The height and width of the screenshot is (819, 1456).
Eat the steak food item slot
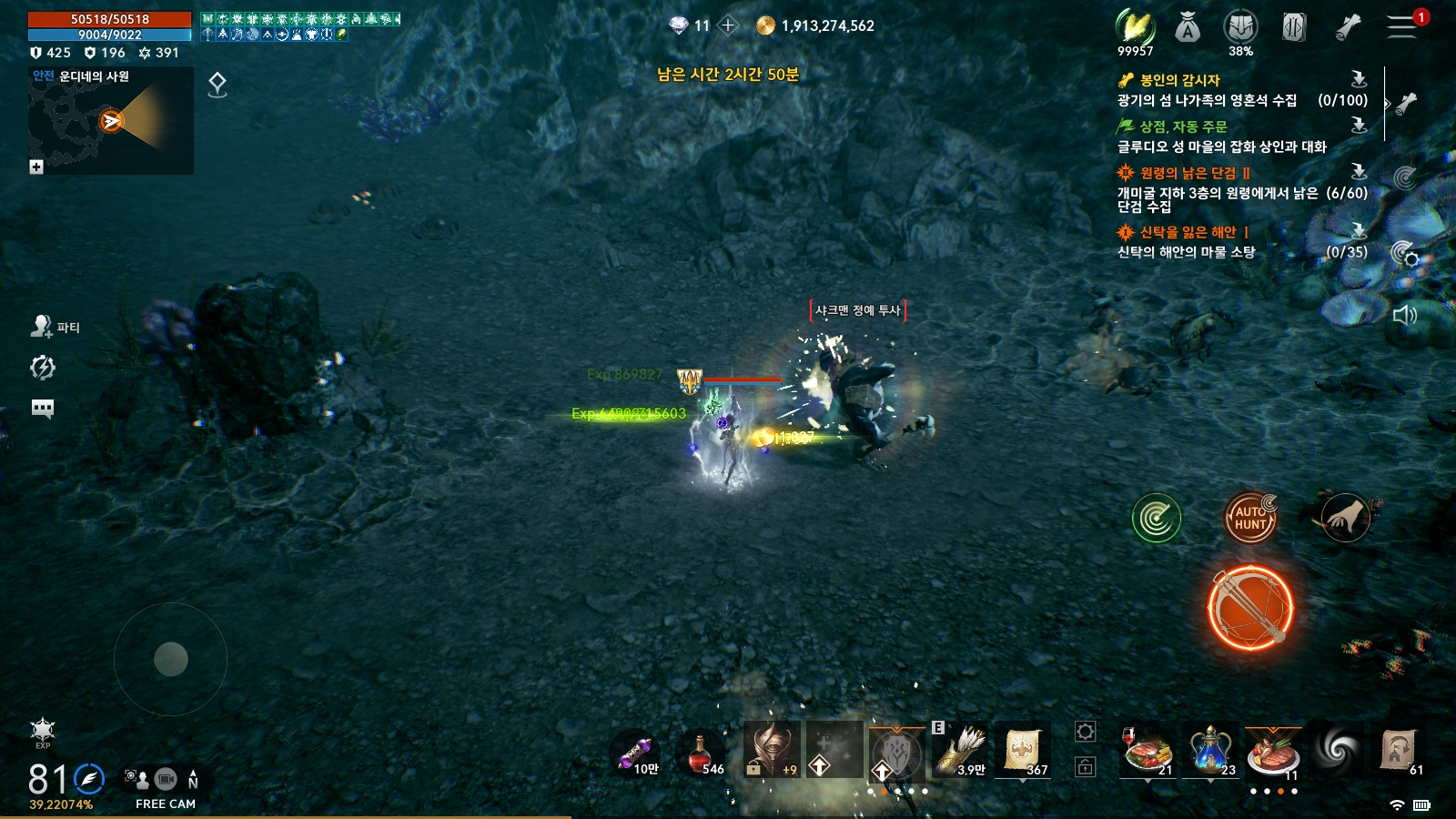pos(1272,752)
